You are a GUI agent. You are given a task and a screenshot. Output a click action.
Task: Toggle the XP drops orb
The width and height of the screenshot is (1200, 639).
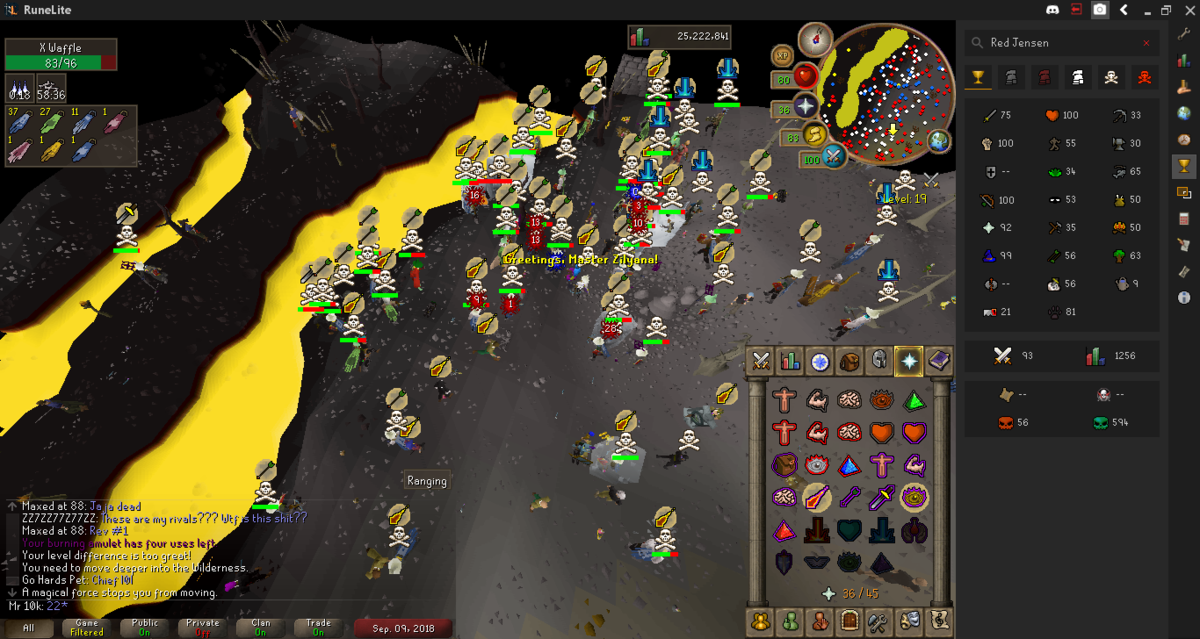pos(782,56)
